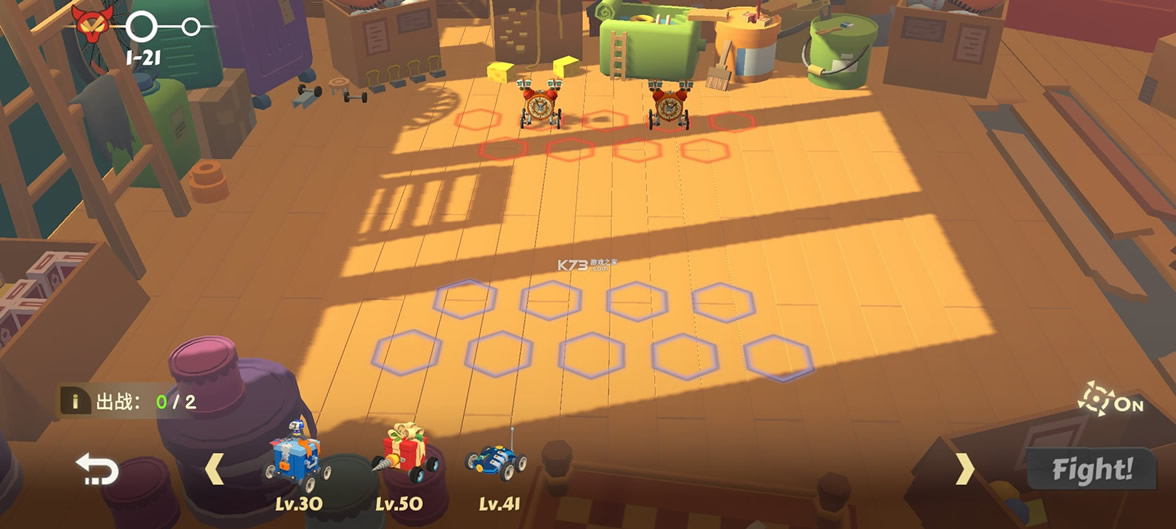
Task: Pick the Lv.41 blue RC car unit
Action: point(497,459)
